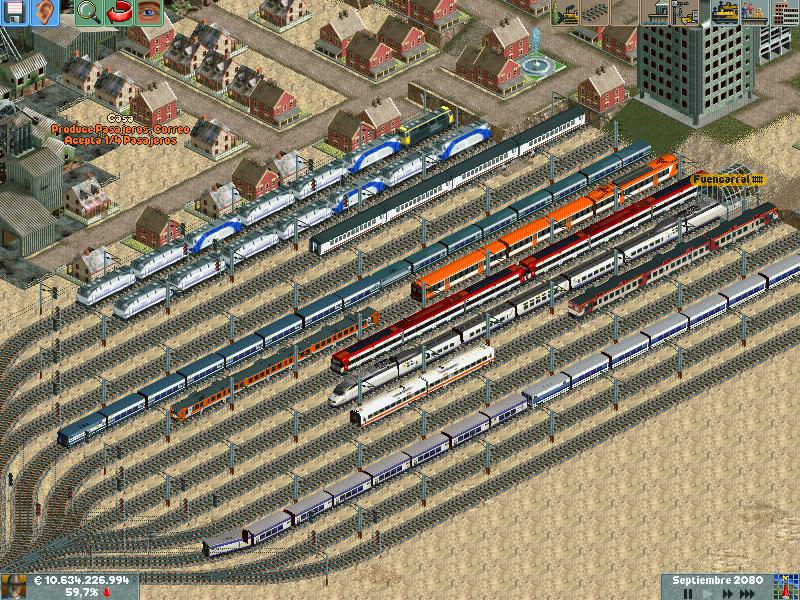Open the passengers and cargo menu
This screenshot has height=600, width=800.
[753, 12]
